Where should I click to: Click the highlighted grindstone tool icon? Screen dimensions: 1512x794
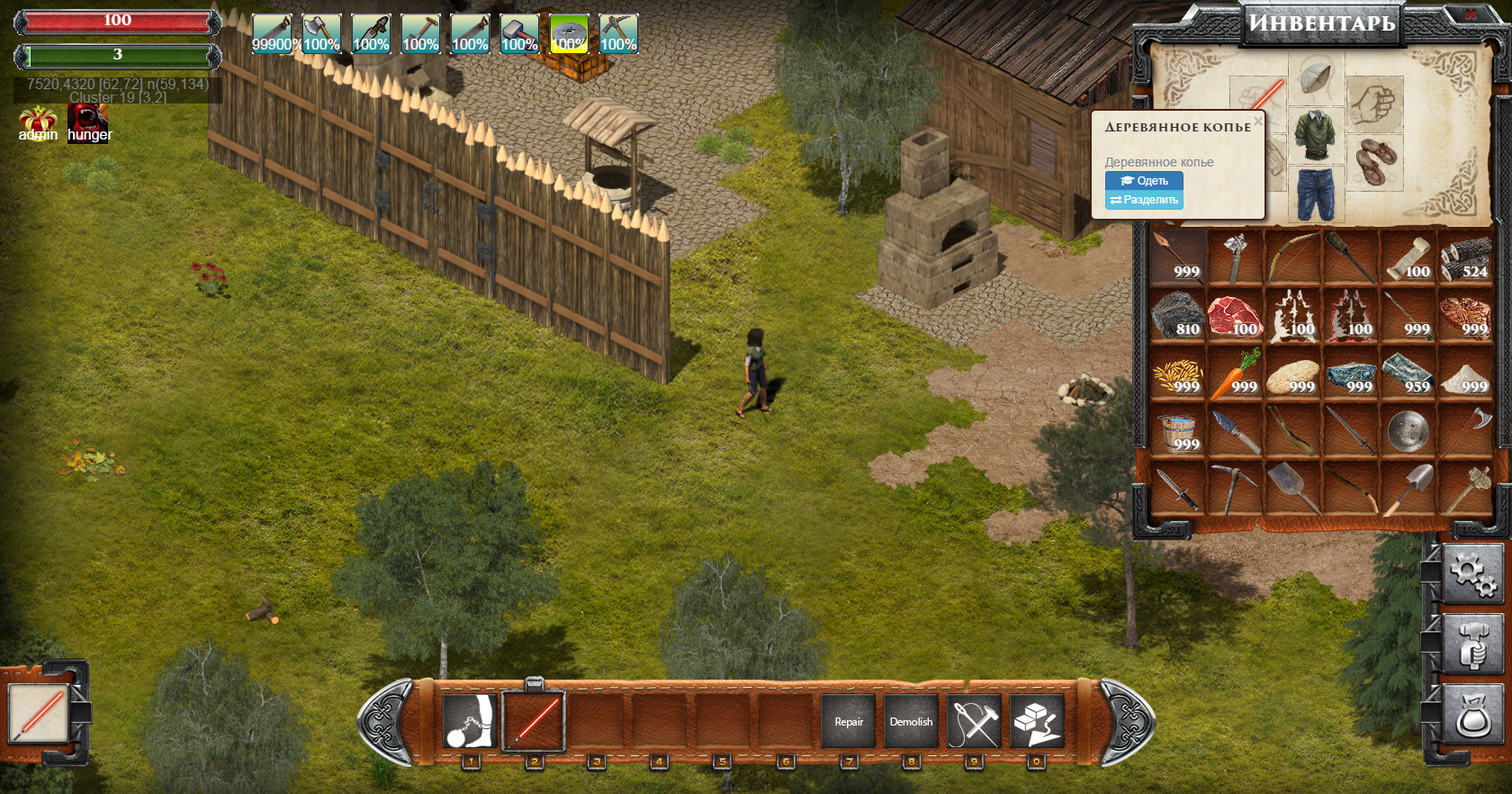pyautogui.click(x=569, y=34)
